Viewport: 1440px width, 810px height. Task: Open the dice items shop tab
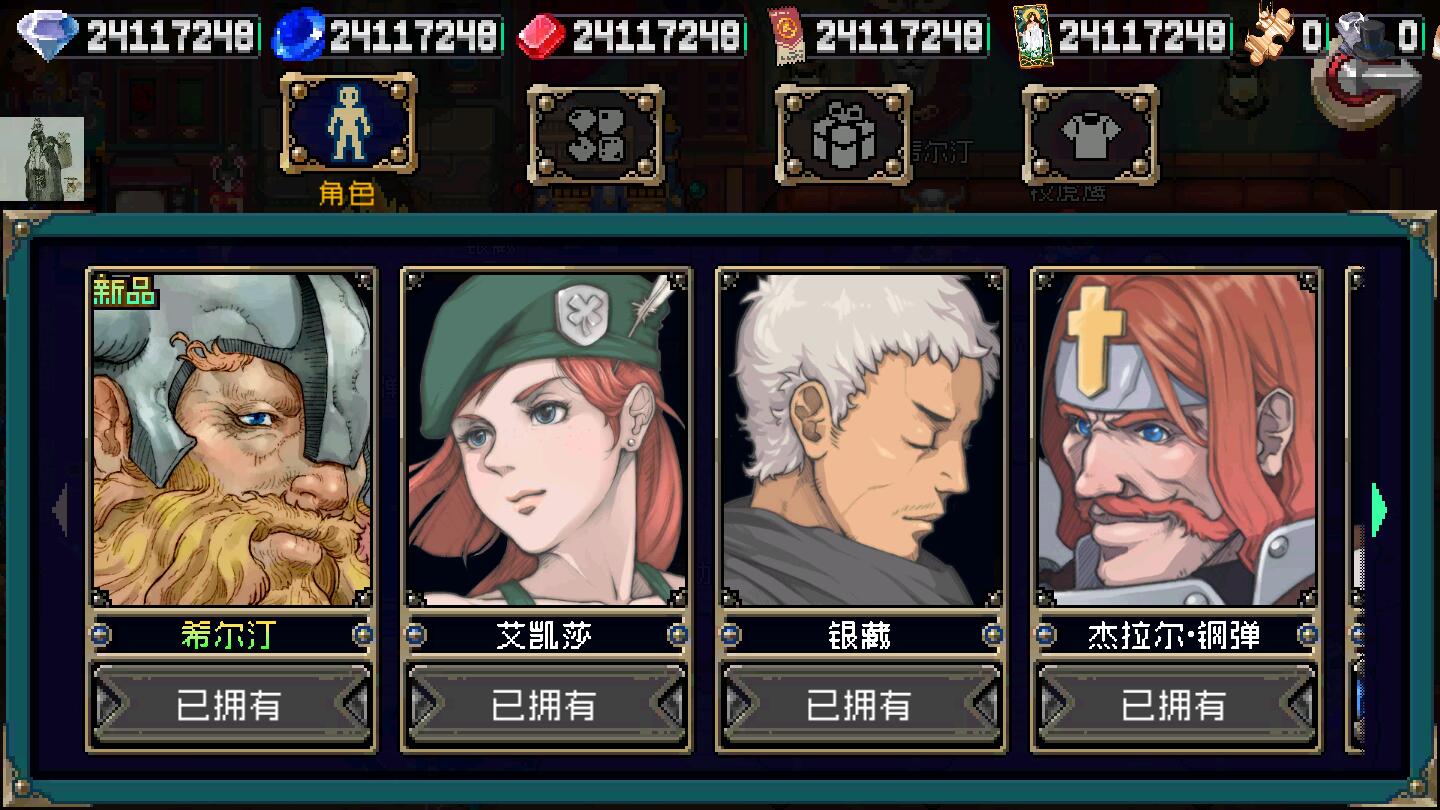(x=596, y=135)
